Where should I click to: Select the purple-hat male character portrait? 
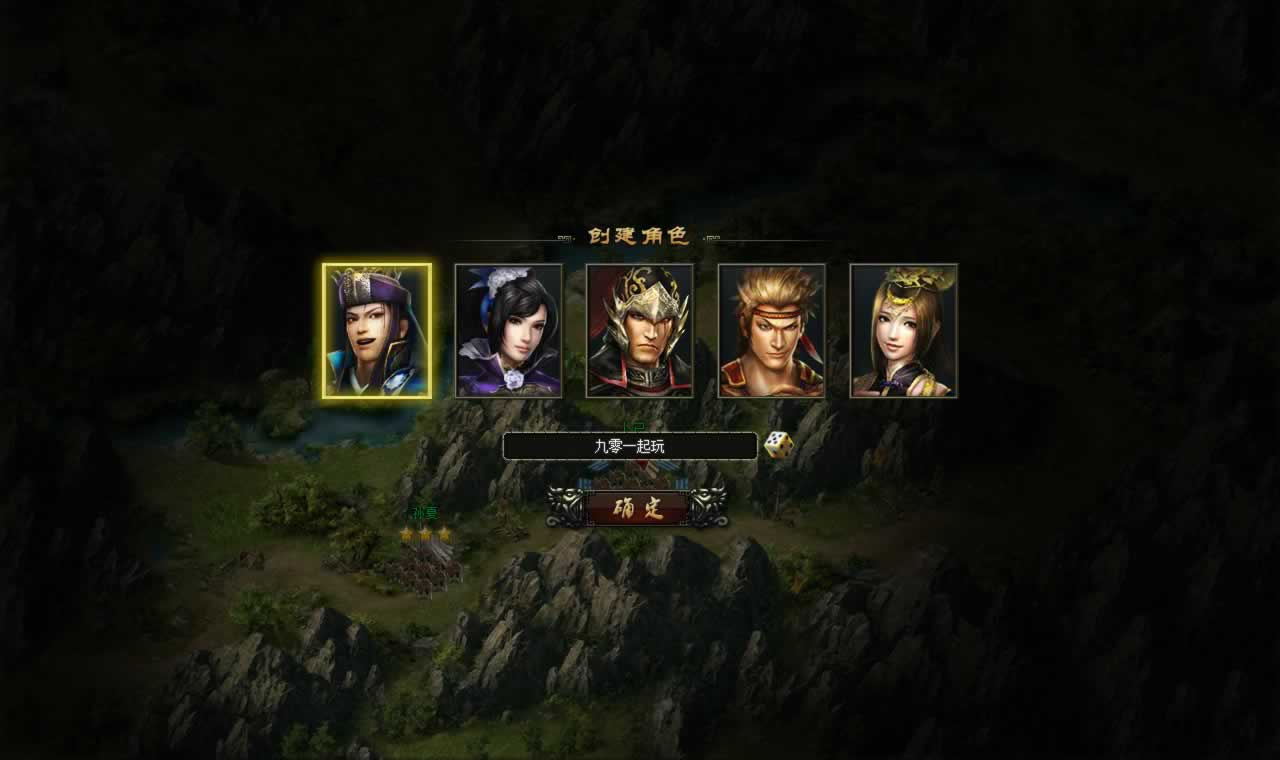tap(377, 331)
